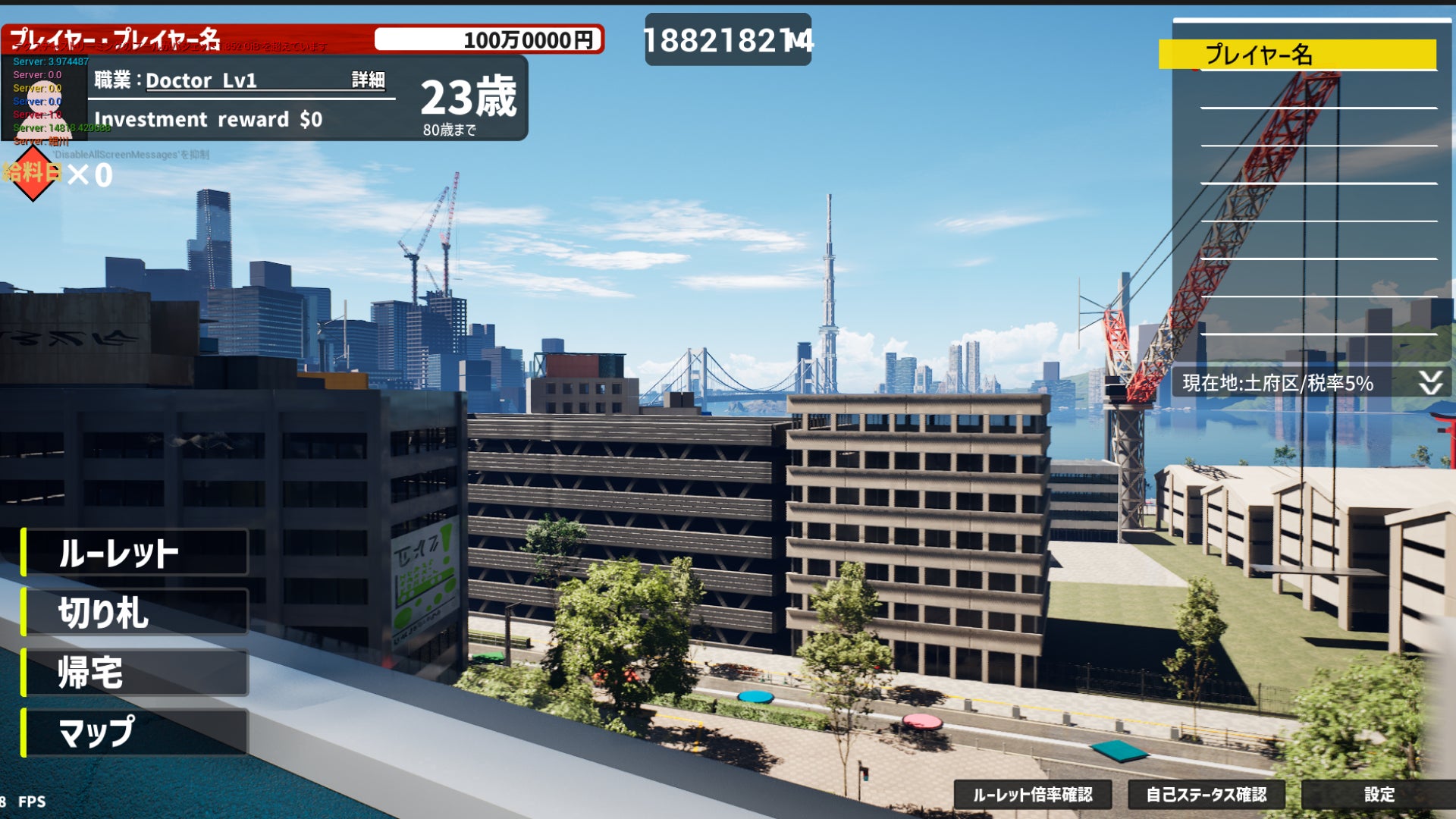Open the マップ map menu entry
This screenshot has width=1456, height=819.
pos(135,733)
